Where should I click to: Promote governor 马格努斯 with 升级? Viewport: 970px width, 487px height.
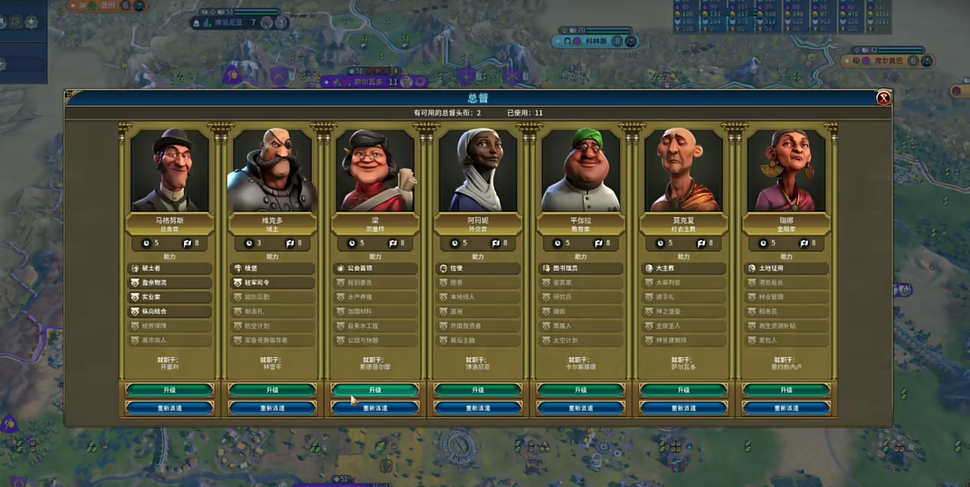point(169,390)
